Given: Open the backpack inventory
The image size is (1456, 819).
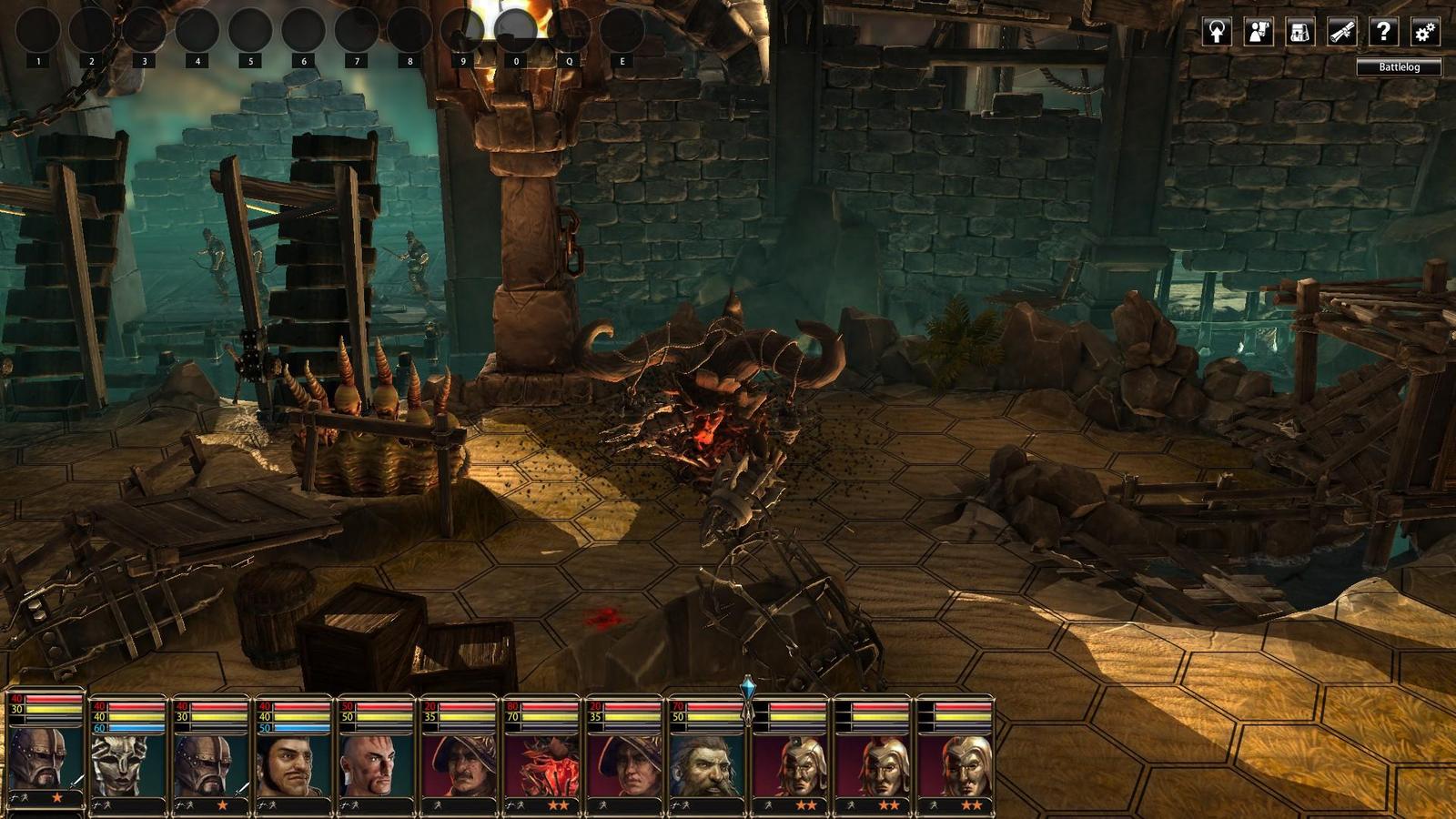Looking at the screenshot, I should click(1299, 33).
